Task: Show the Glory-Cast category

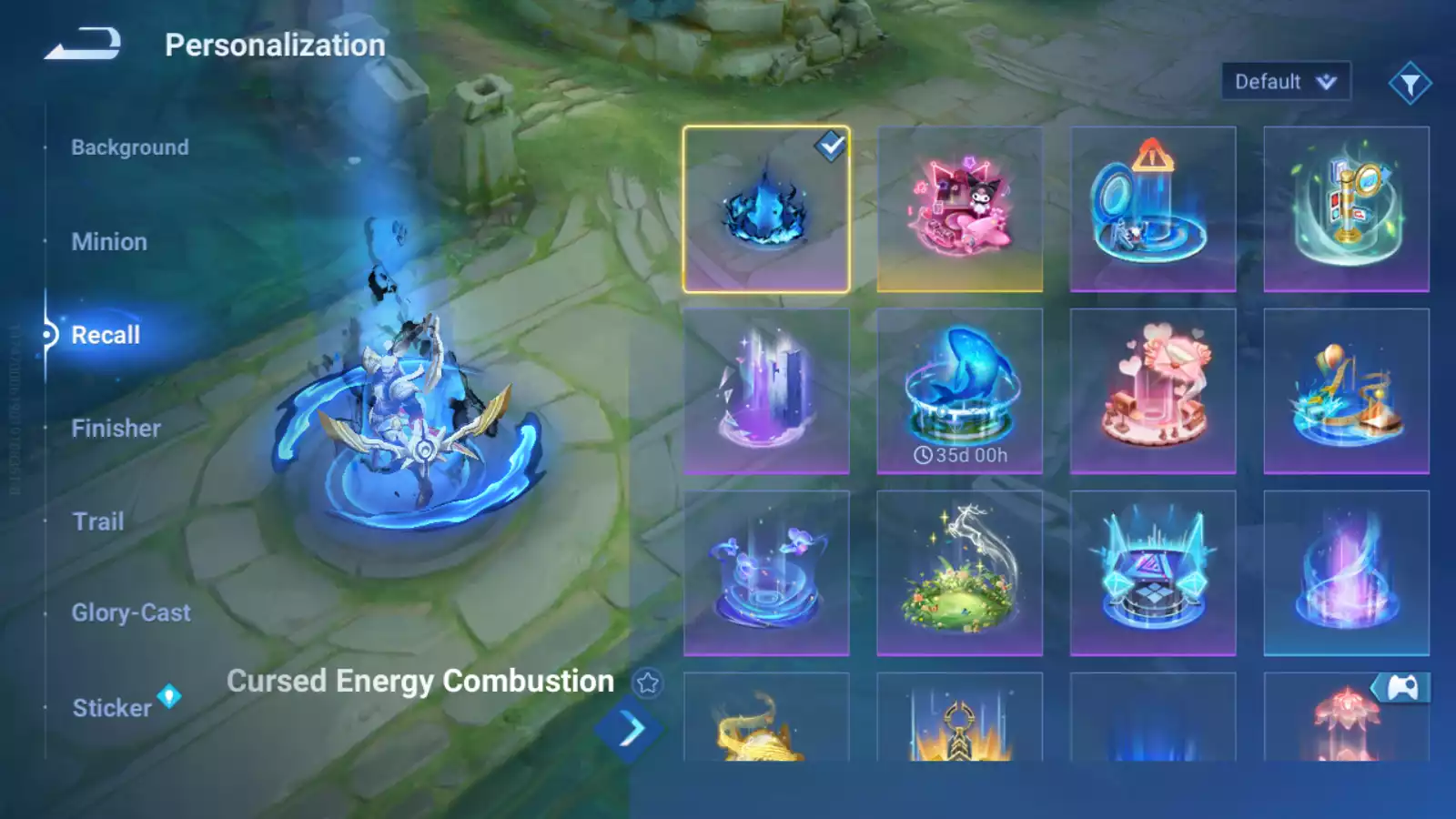Action: pos(131,613)
